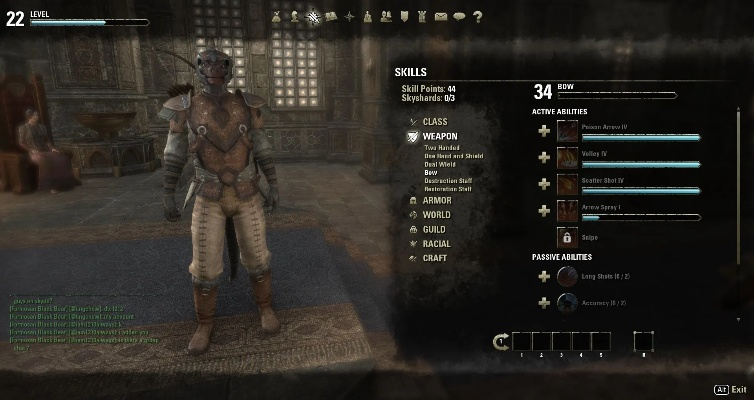This screenshot has height=400, width=754.
Task: Open the Armor skill category
Action: pos(436,200)
